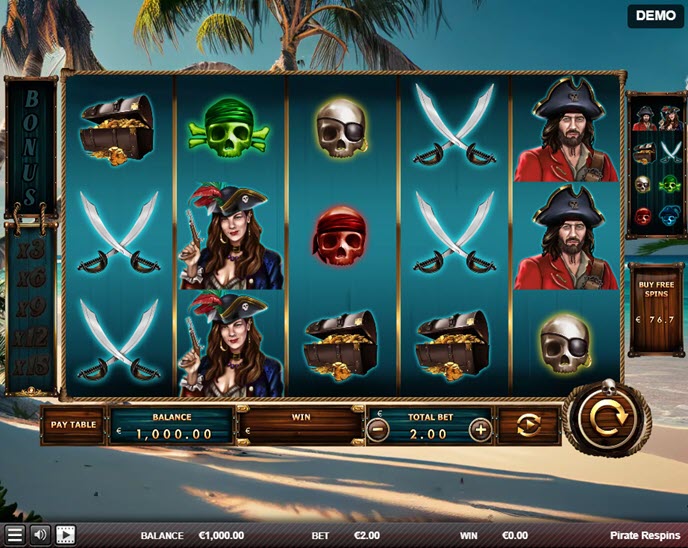Open the Pay Table
Image resolution: width=688 pixels, height=548 pixels.
(x=72, y=425)
